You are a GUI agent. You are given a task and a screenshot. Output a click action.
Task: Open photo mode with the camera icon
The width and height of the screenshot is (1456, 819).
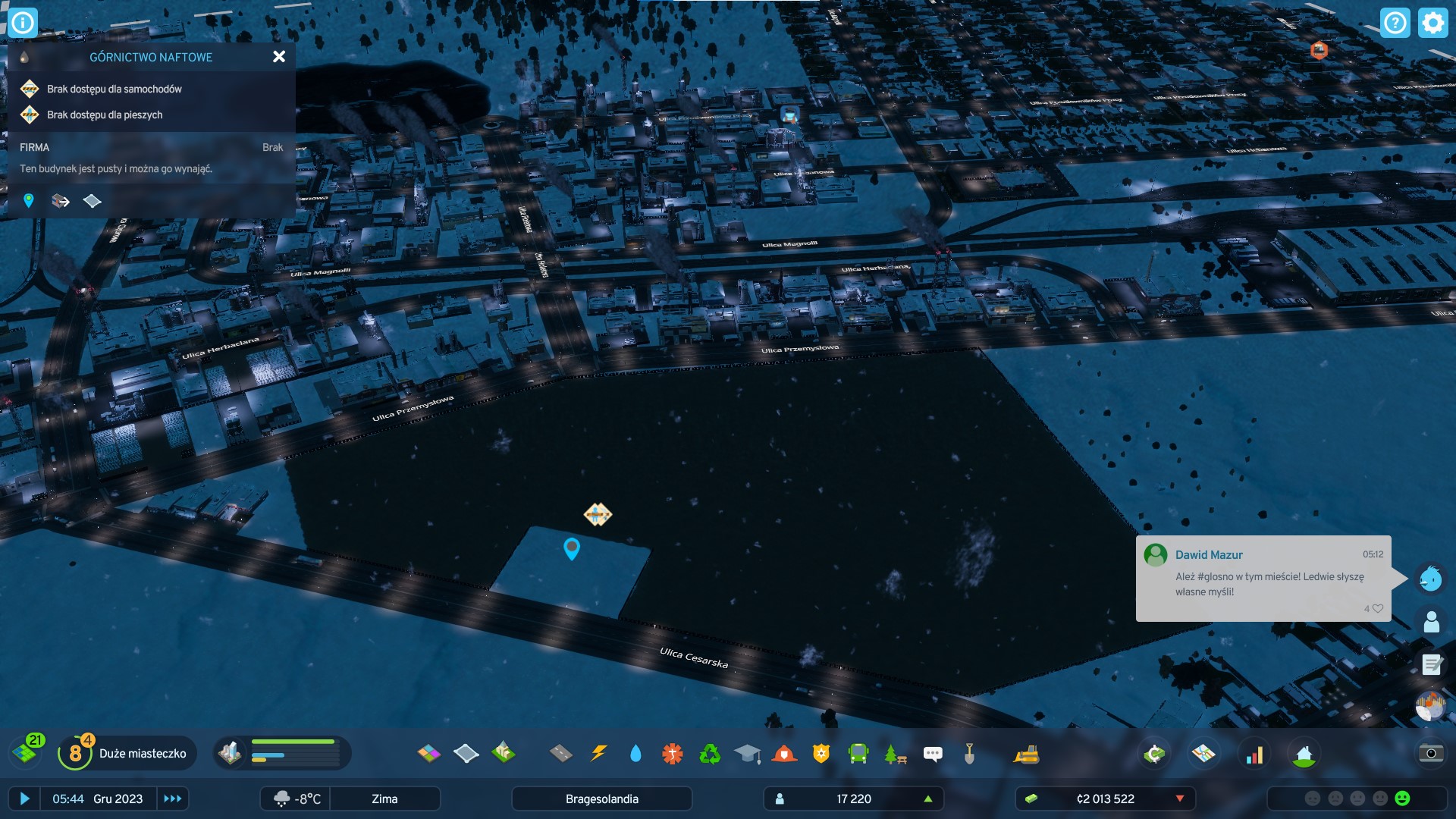click(1431, 754)
